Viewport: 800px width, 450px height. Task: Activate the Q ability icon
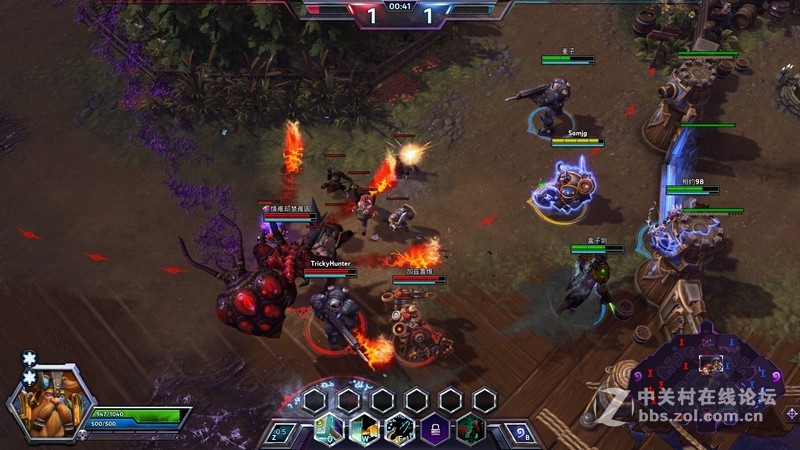pos(330,430)
